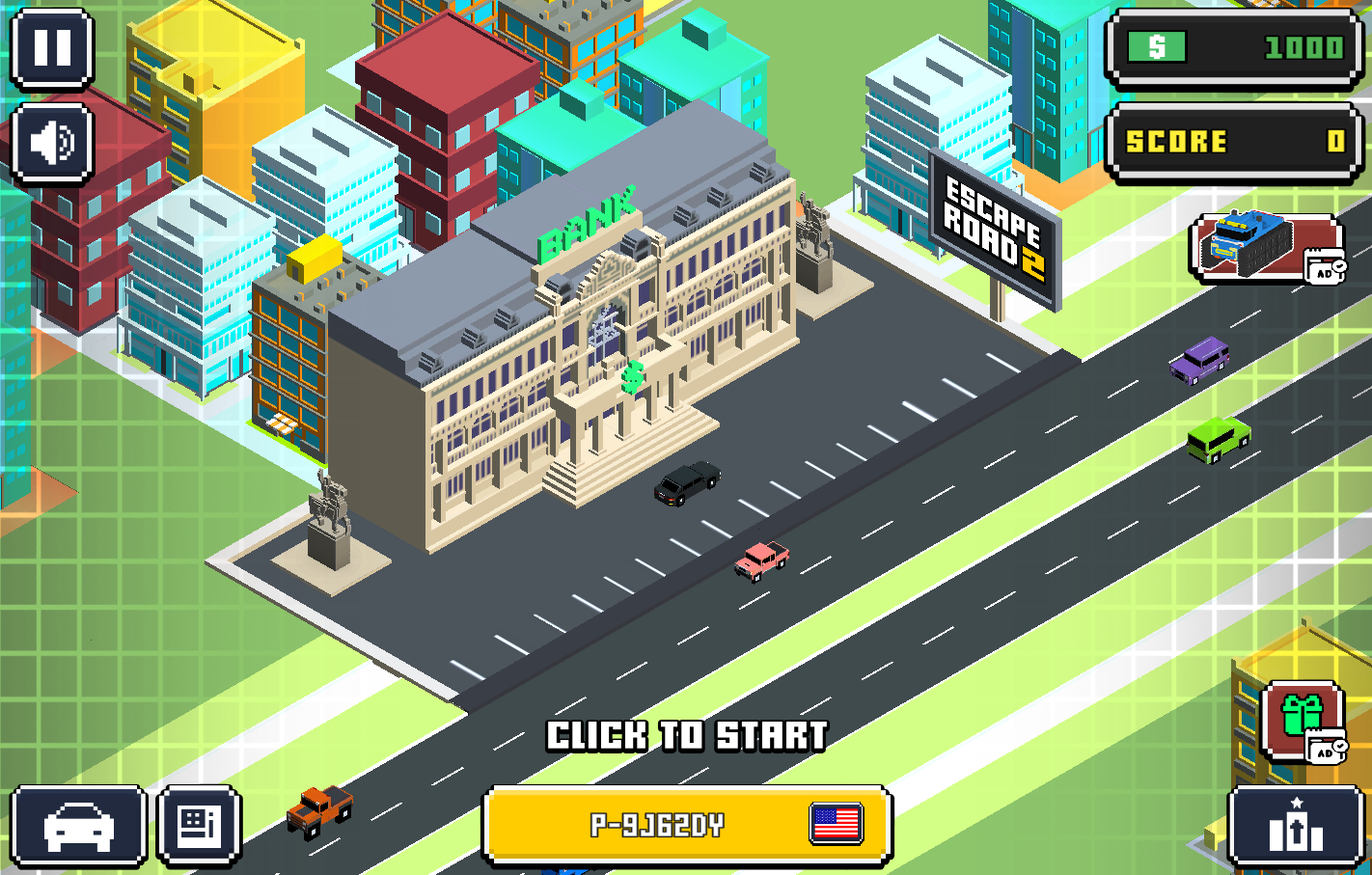Toggle the sound speaker button
The image size is (1372, 875).
point(52,144)
